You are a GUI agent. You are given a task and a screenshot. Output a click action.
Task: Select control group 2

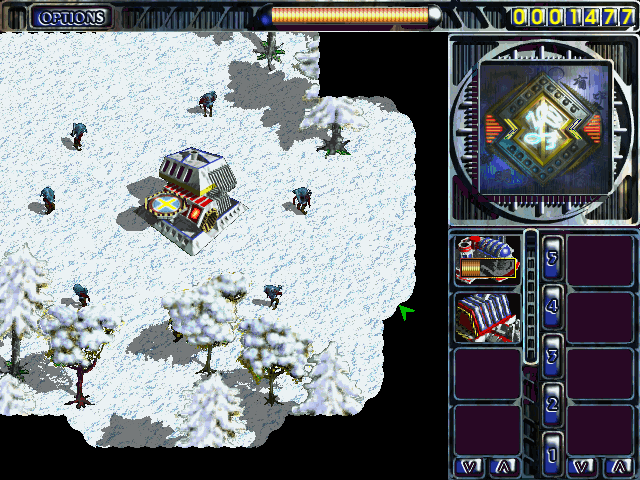click(553, 403)
